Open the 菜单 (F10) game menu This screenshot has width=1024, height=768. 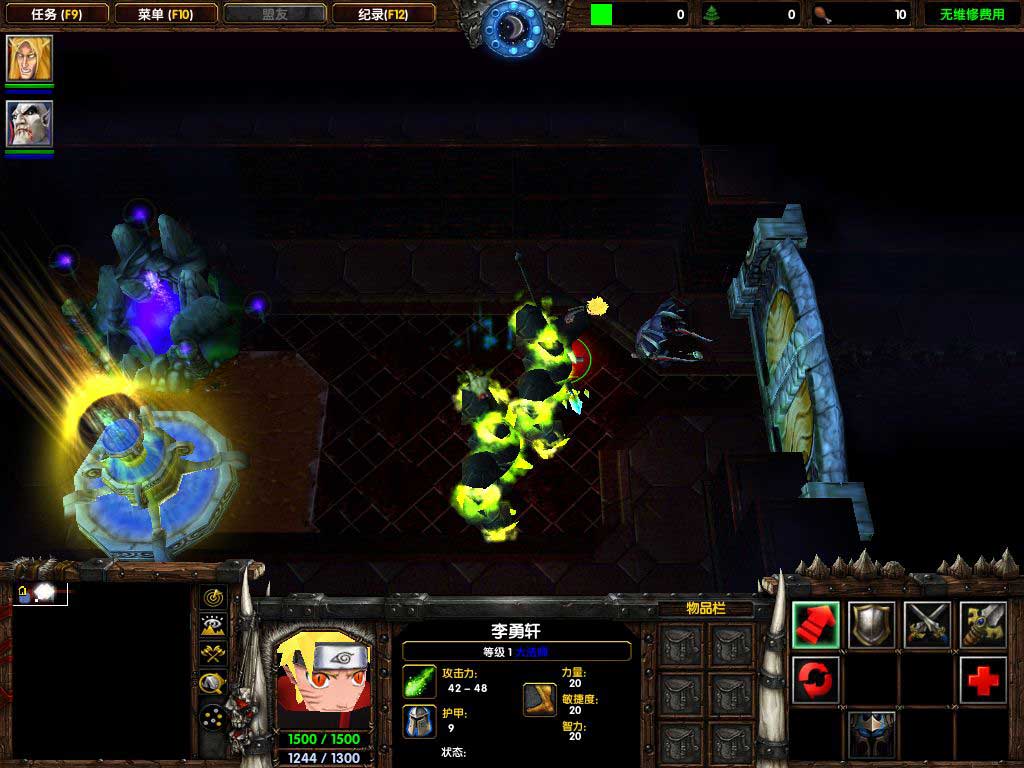click(165, 14)
